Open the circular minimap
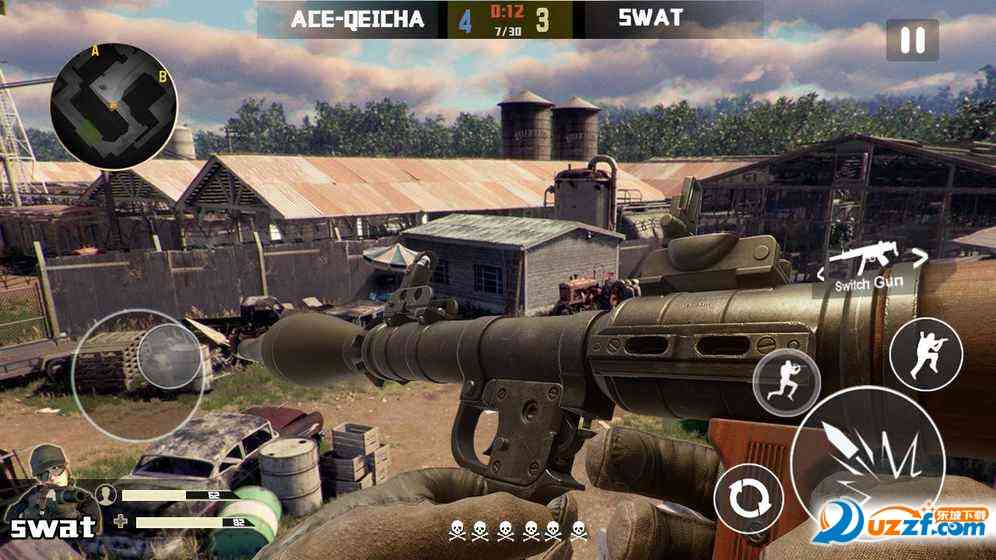The height and width of the screenshot is (560, 996). point(114,105)
